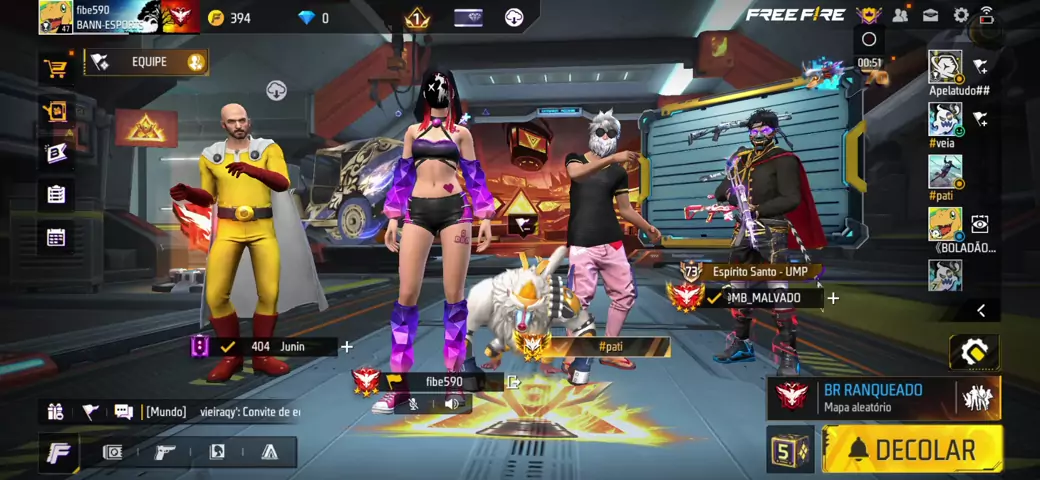Open the gold coin balance

tap(229, 18)
